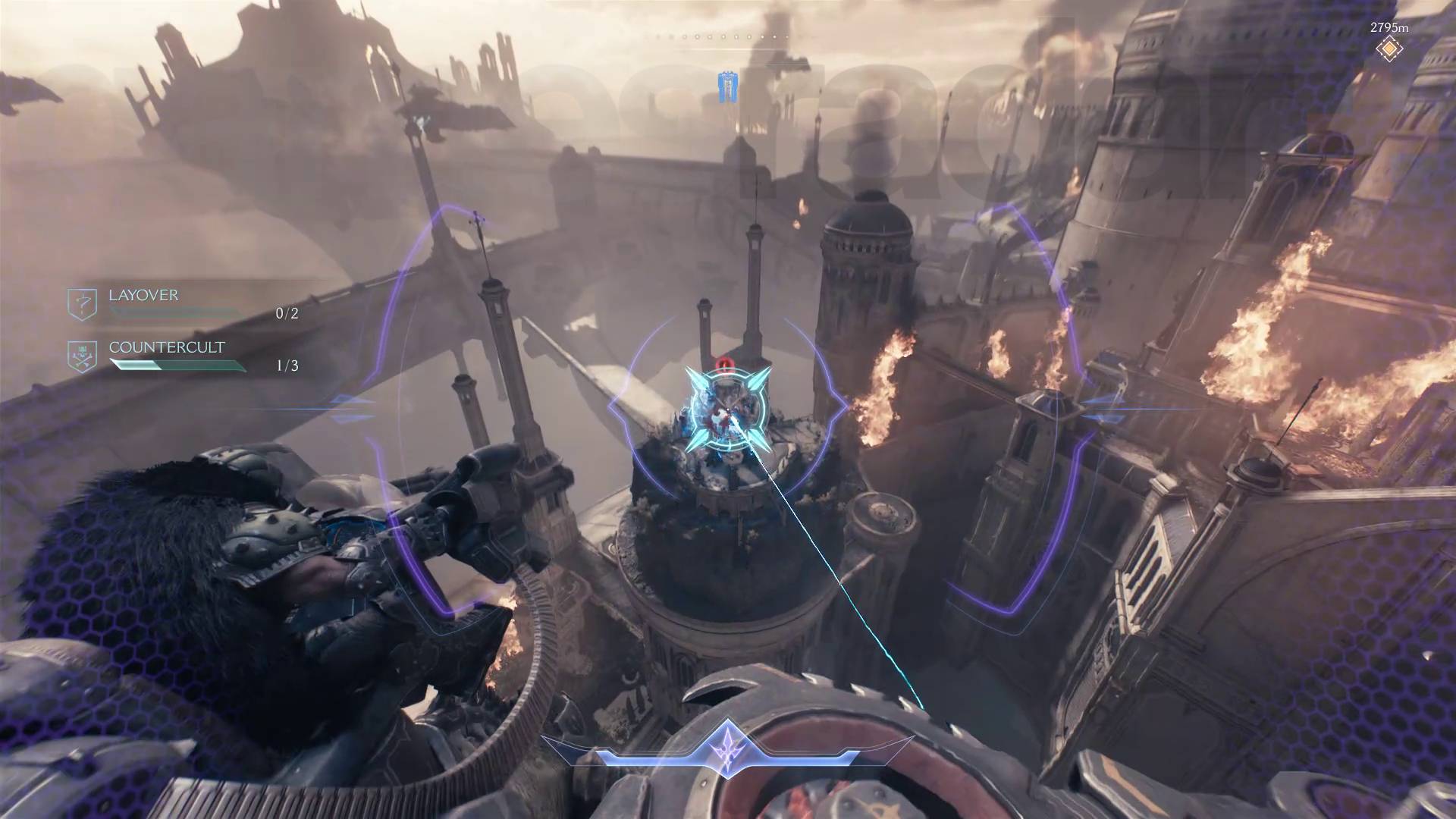The width and height of the screenshot is (1456, 819).
Task: Expand the COUNTERCULT objective details
Action: 167,348
